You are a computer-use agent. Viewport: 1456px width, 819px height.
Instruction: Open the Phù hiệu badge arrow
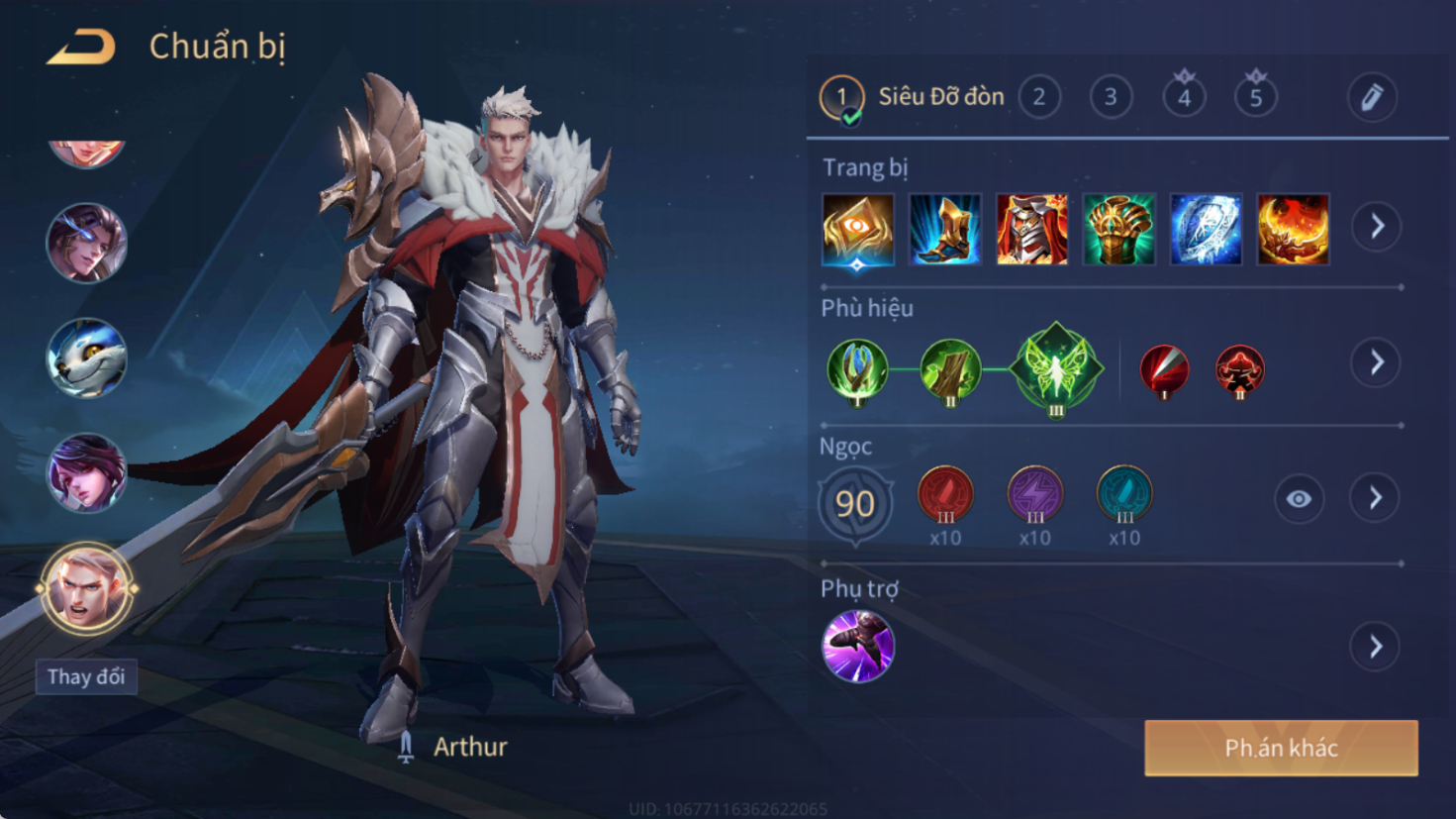(x=1377, y=362)
